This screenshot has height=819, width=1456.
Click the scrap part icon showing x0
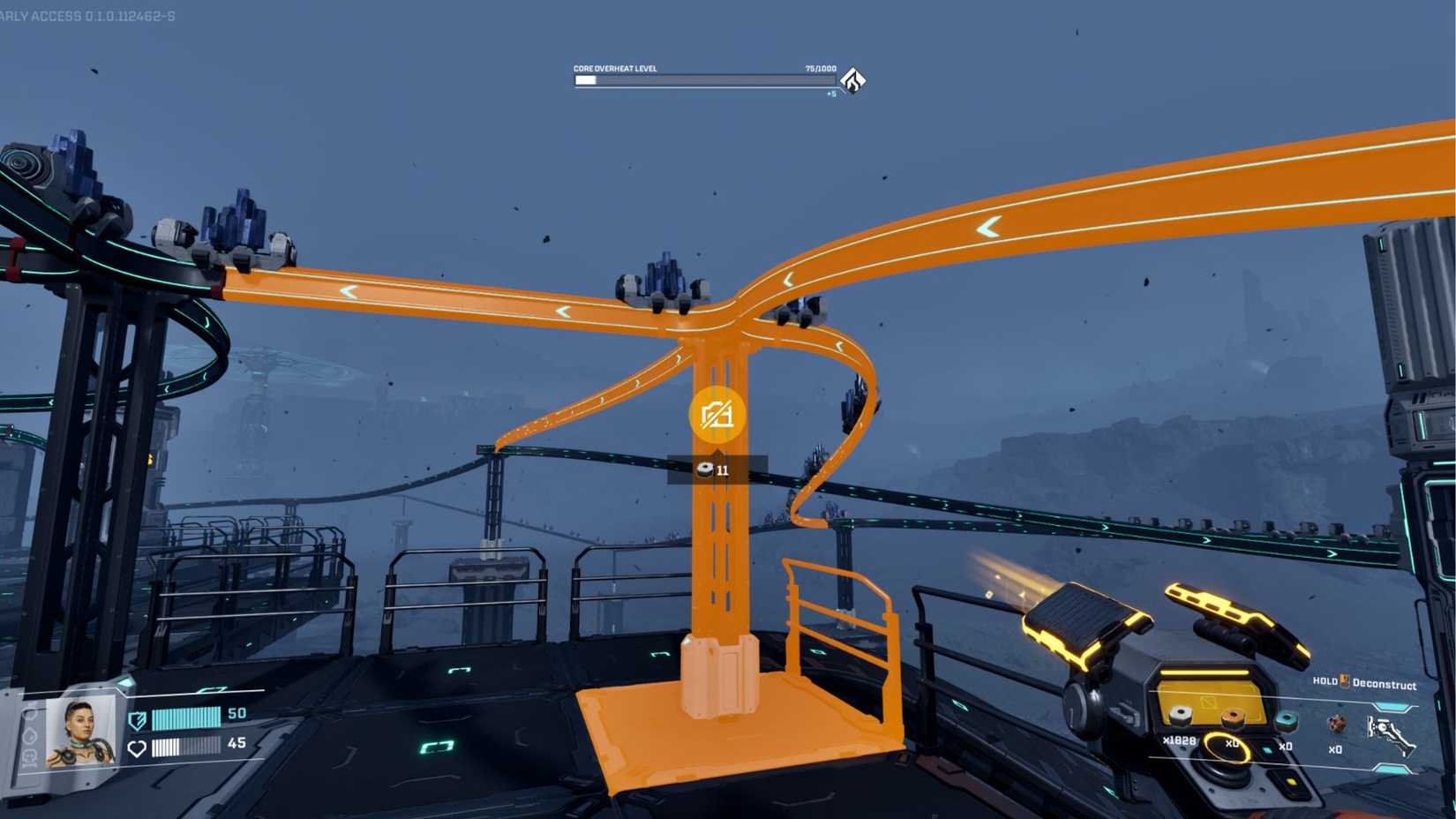point(1337,725)
